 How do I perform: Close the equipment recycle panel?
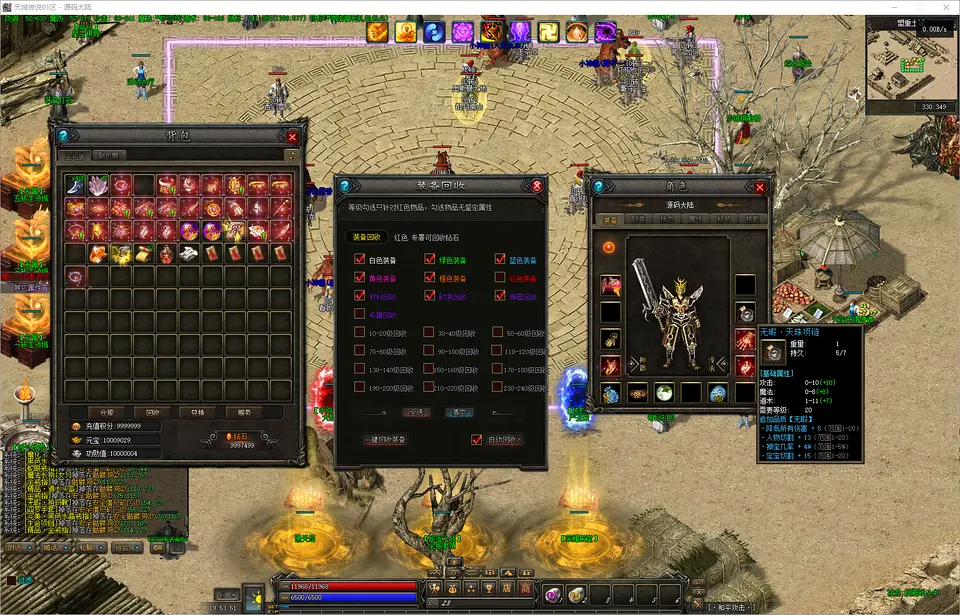537,185
